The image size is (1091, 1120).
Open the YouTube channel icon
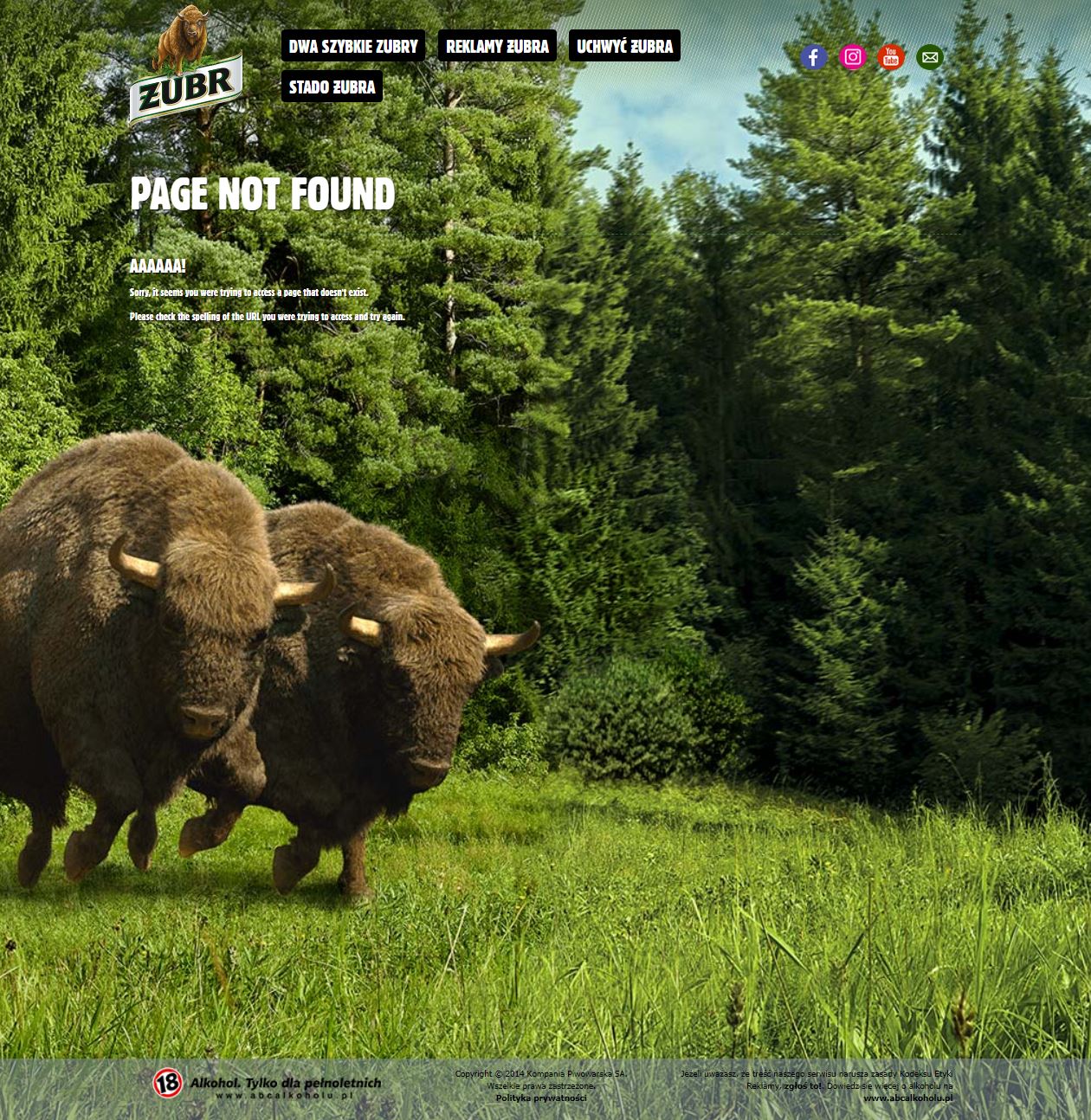[x=890, y=57]
